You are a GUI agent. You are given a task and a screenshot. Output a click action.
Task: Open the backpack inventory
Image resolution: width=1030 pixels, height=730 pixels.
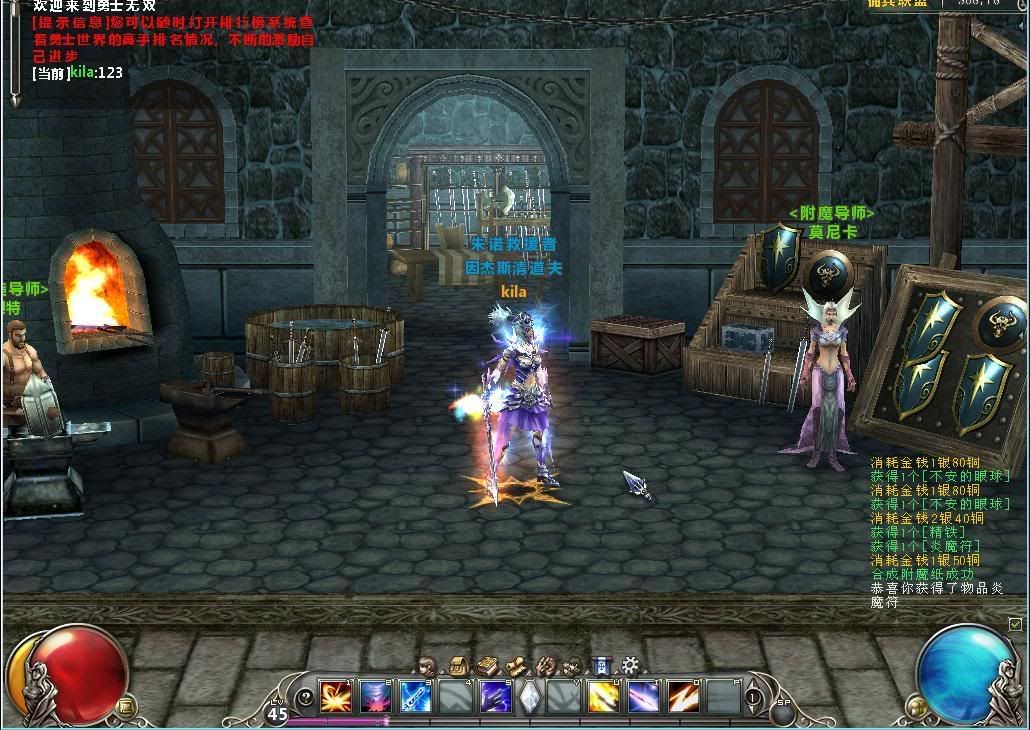457,665
